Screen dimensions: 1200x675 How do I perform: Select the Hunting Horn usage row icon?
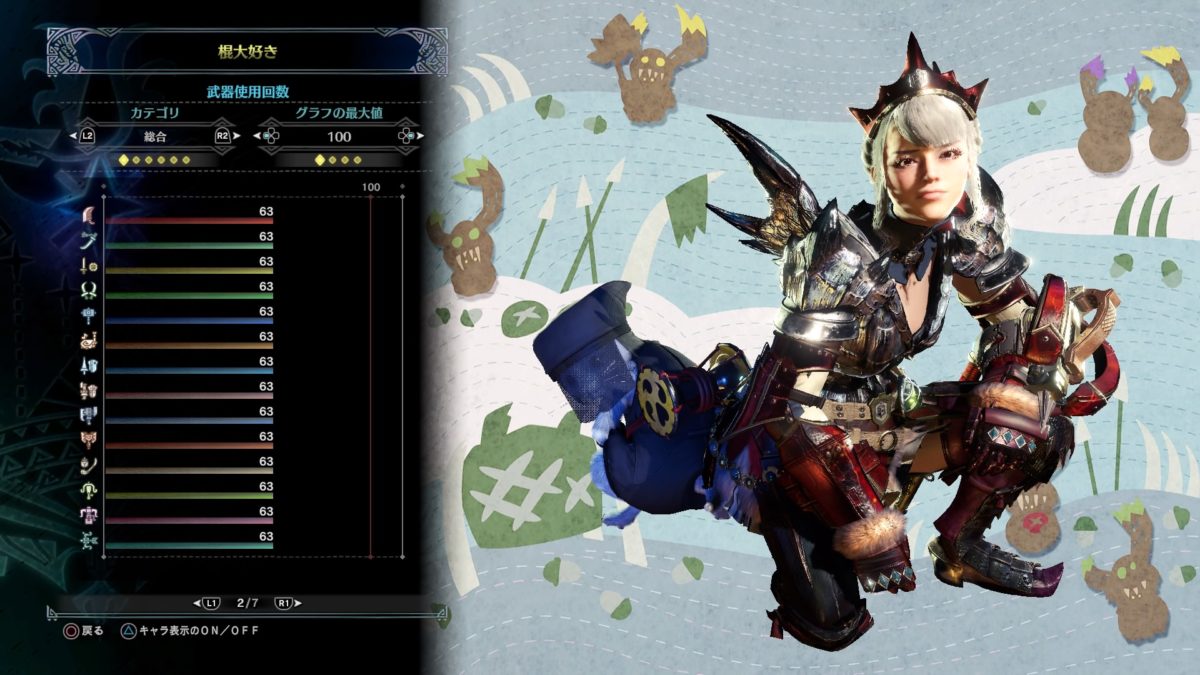89,340
